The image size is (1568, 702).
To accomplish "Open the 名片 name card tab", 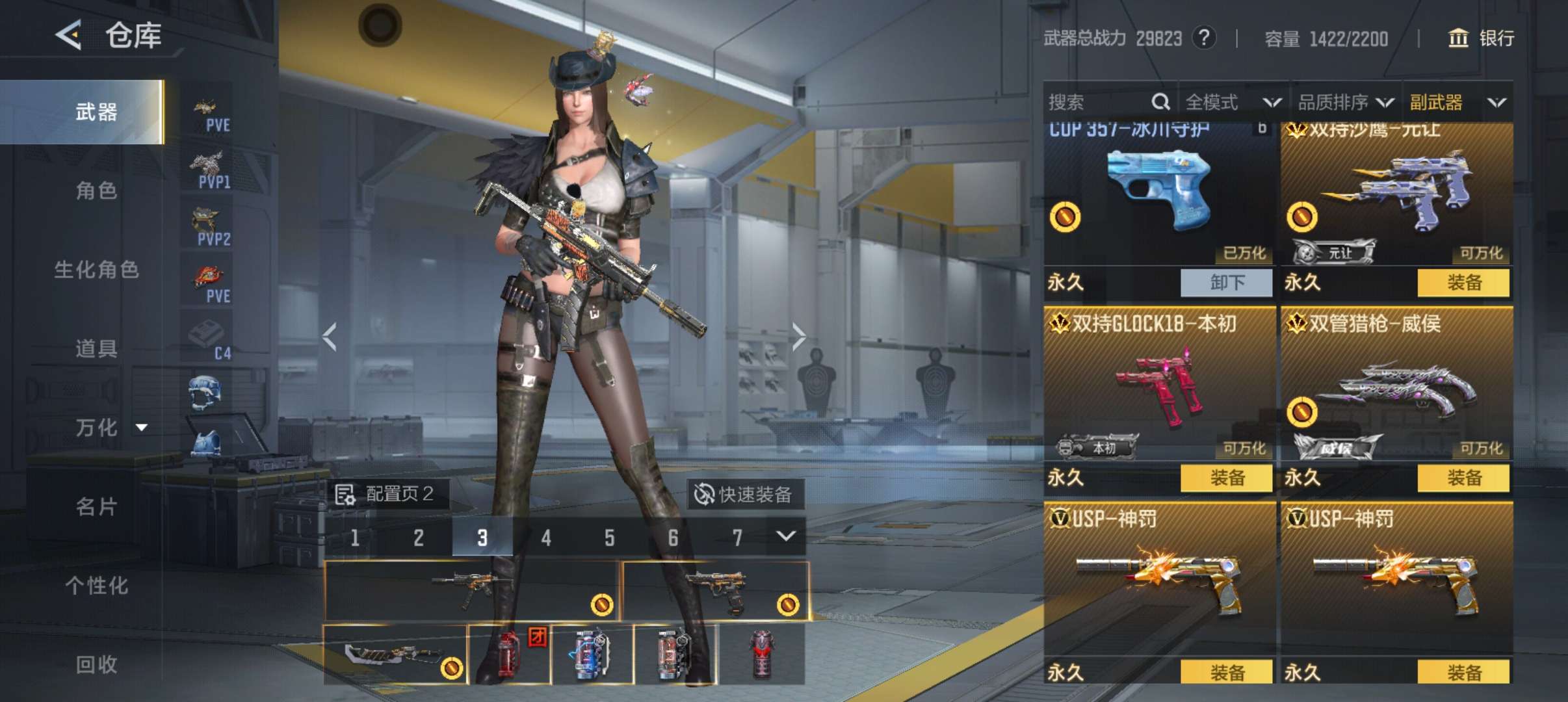I will click(x=96, y=507).
